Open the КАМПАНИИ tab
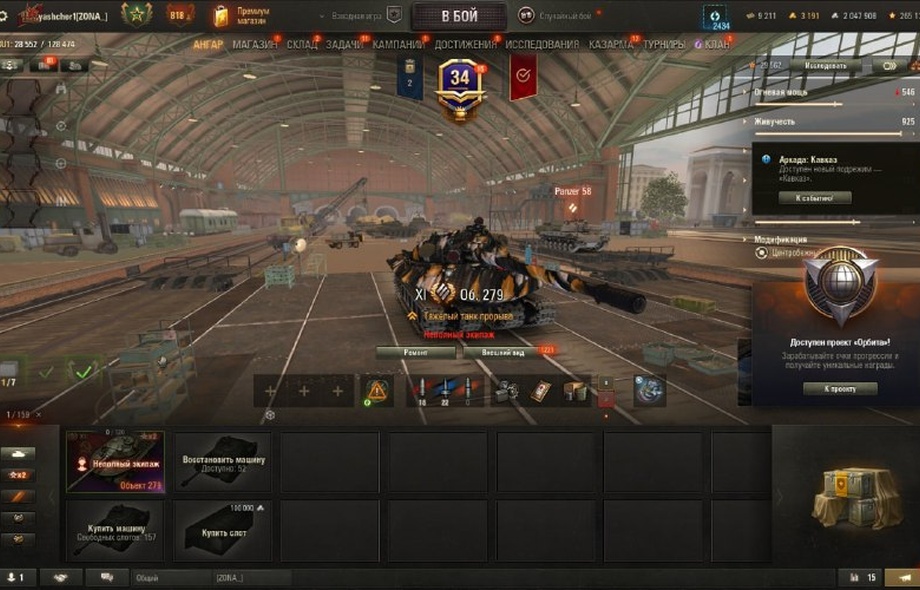Image resolution: width=920 pixels, height=590 pixels. (x=398, y=45)
